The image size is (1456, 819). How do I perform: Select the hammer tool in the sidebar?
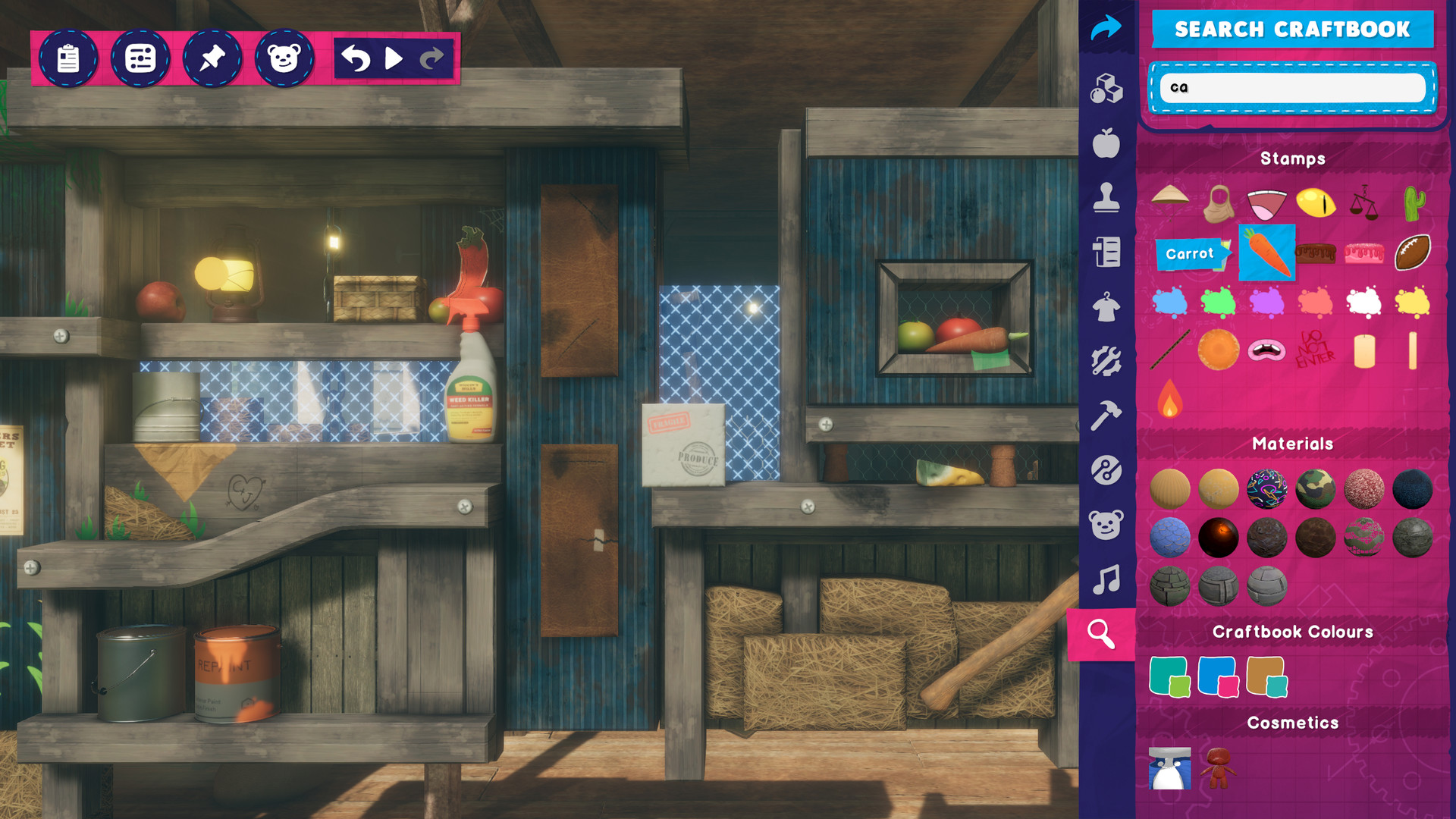tap(1106, 413)
